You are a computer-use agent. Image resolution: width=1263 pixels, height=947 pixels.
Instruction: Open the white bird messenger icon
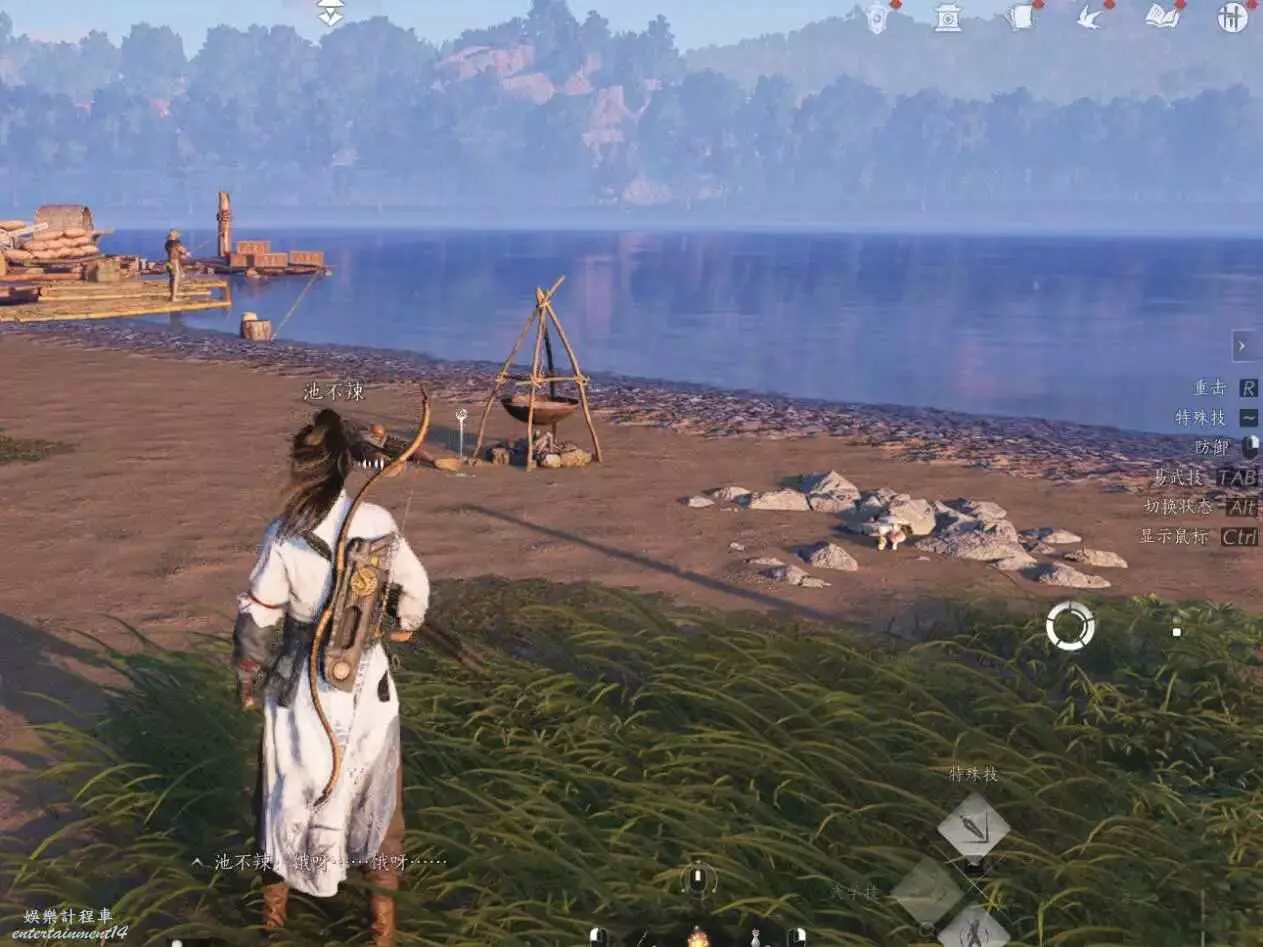pos(1090,17)
